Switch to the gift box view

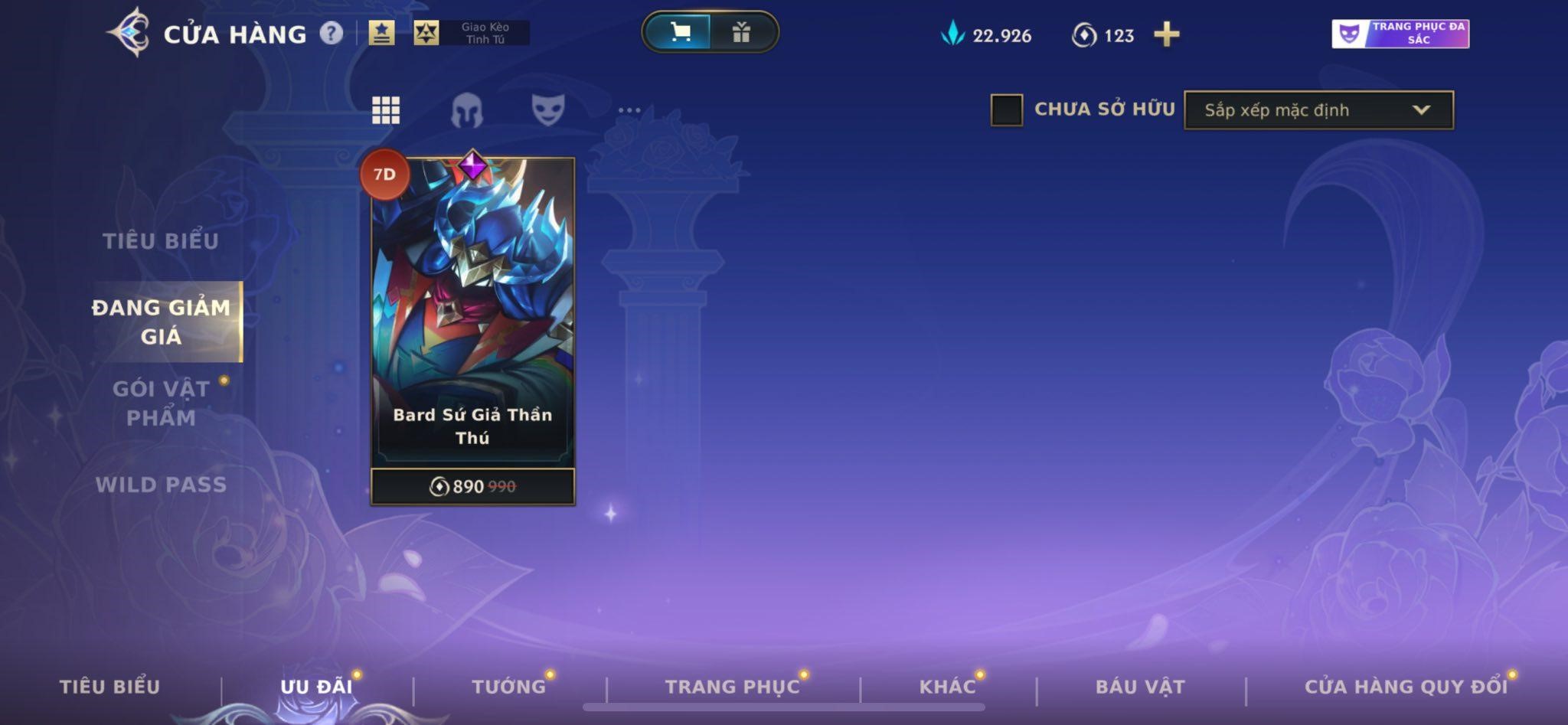(740, 32)
